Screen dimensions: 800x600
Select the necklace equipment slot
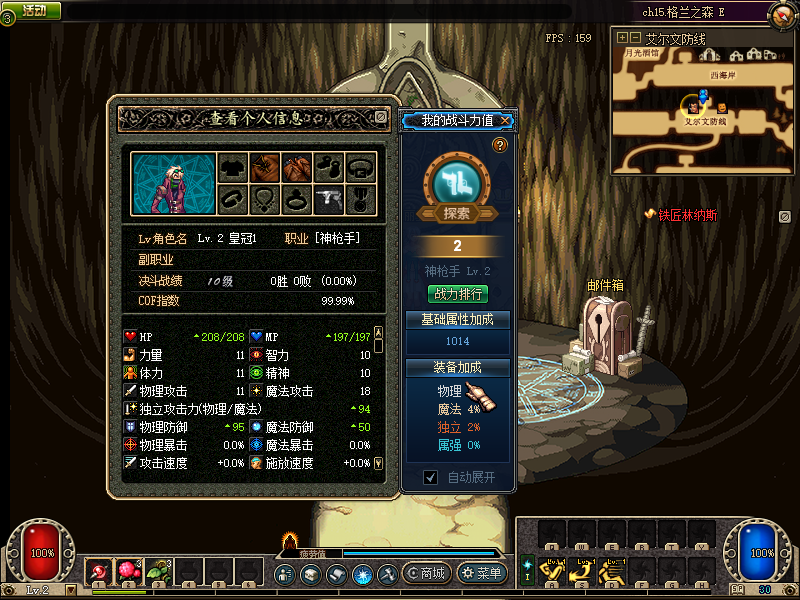coord(264,199)
